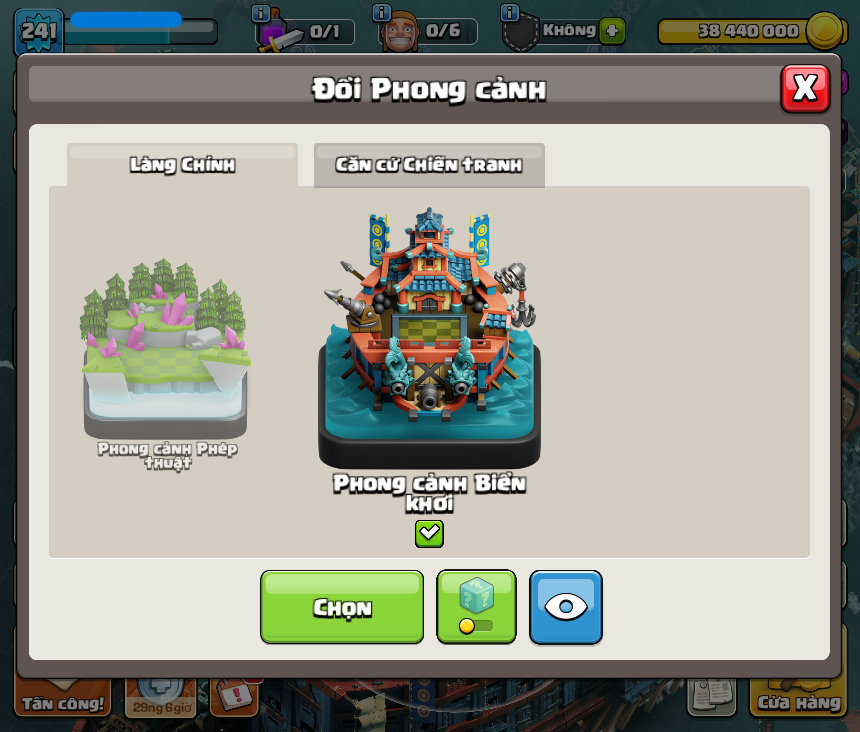Toggle the random scenery dice button
Viewport: 860px width, 732px height.
click(476, 607)
